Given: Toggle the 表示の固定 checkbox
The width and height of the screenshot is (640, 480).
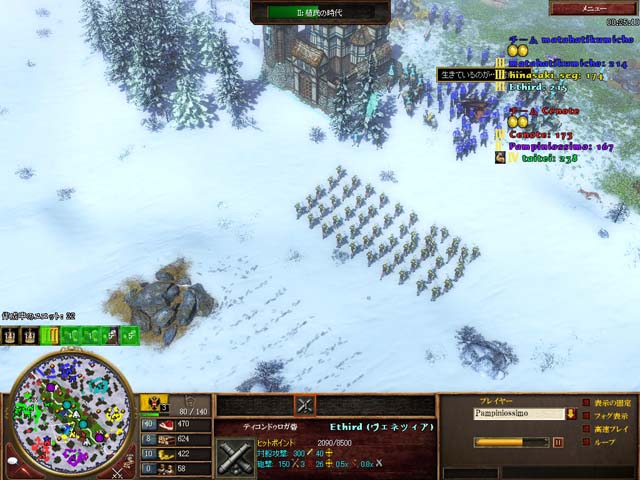Looking at the screenshot, I should [x=586, y=402].
